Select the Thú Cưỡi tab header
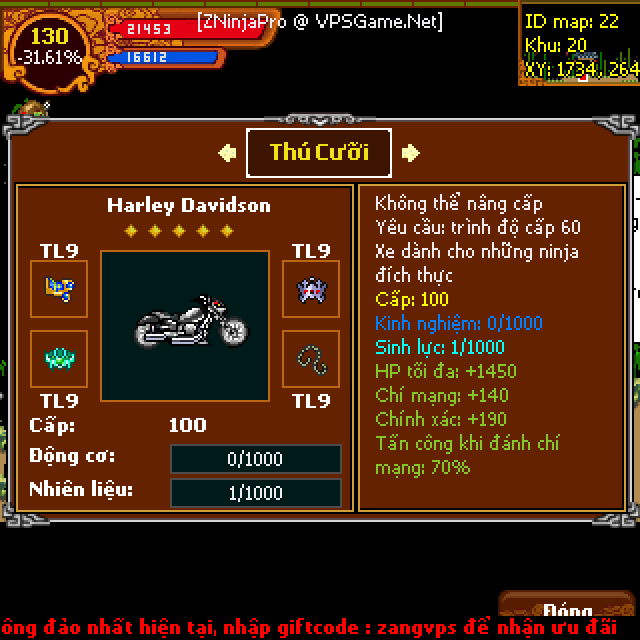Viewport: 640px width, 640px height. (319, 152)
